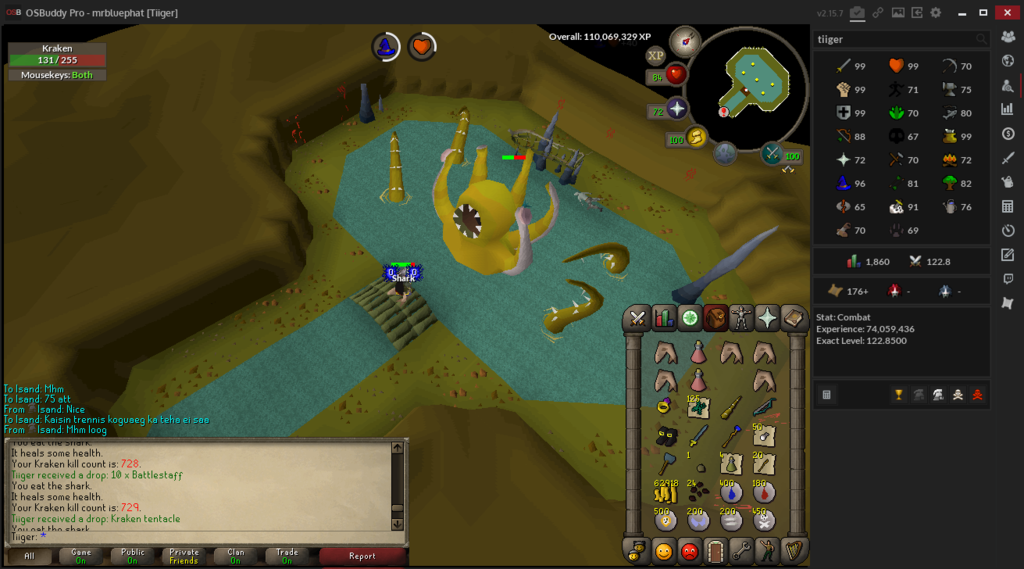Close the OSBuddy window
Image resolution: width=1024 pixels, height=569 pixels.
[x=1006, y=12]
